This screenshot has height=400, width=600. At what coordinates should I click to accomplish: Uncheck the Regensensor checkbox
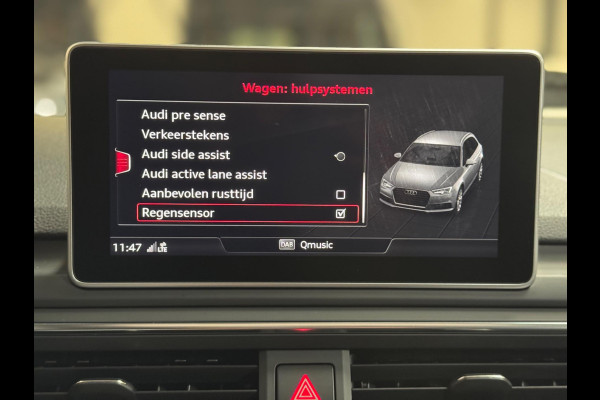click(x=340, y=213)
